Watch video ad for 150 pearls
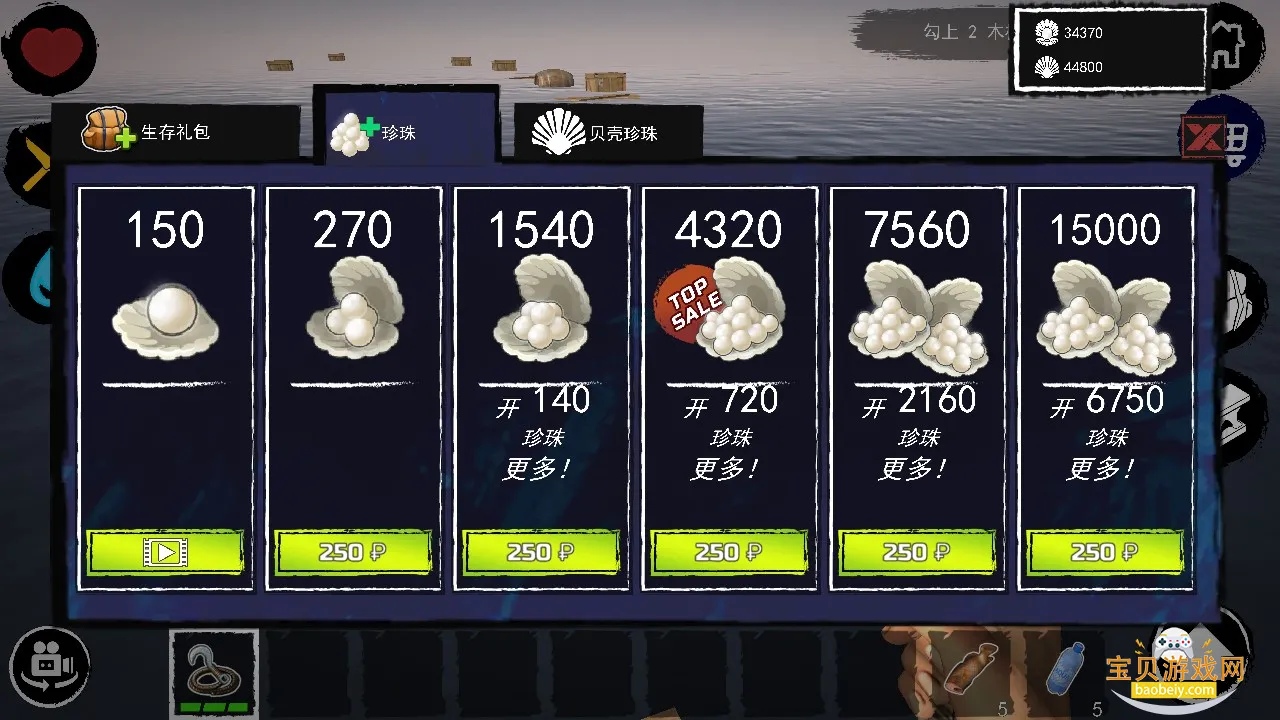 (165, 551)
